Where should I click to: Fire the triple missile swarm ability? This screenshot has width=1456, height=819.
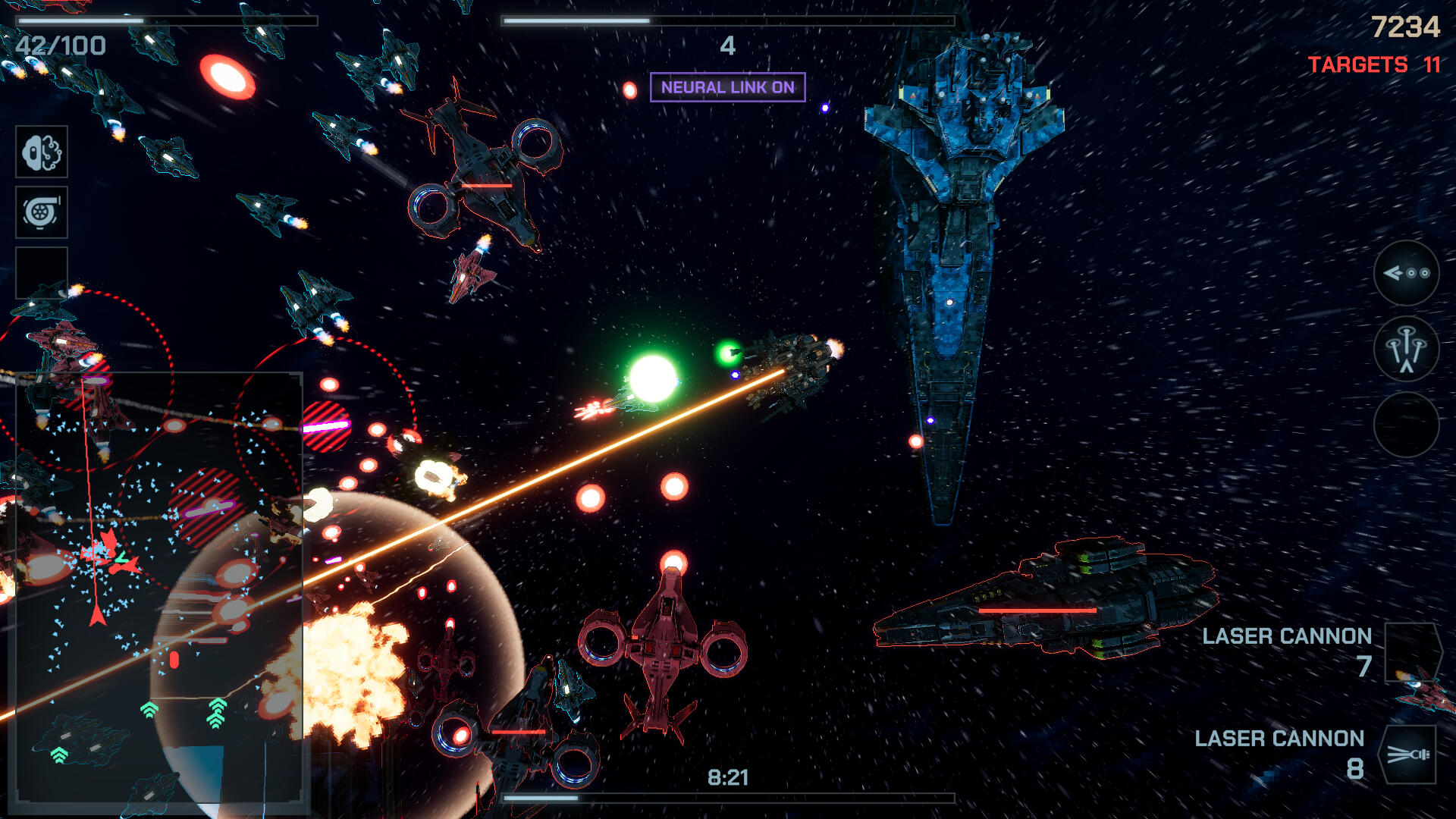(x=1407, y=349)
